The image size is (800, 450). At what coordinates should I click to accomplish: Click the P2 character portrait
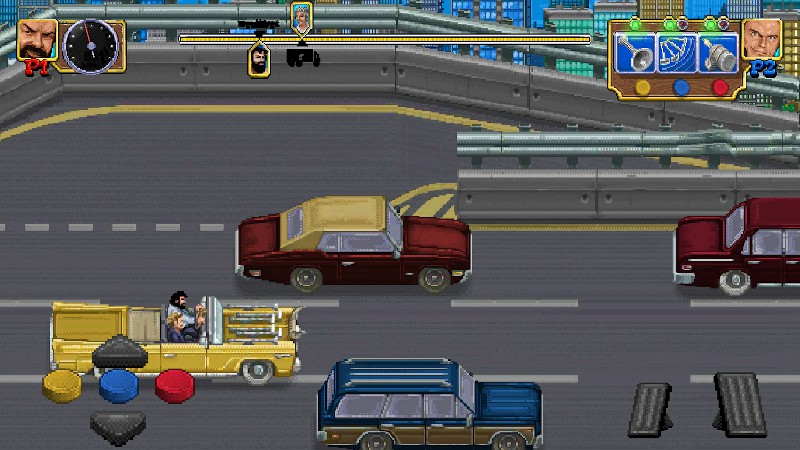pyautogui.click(x=762, y=40)
